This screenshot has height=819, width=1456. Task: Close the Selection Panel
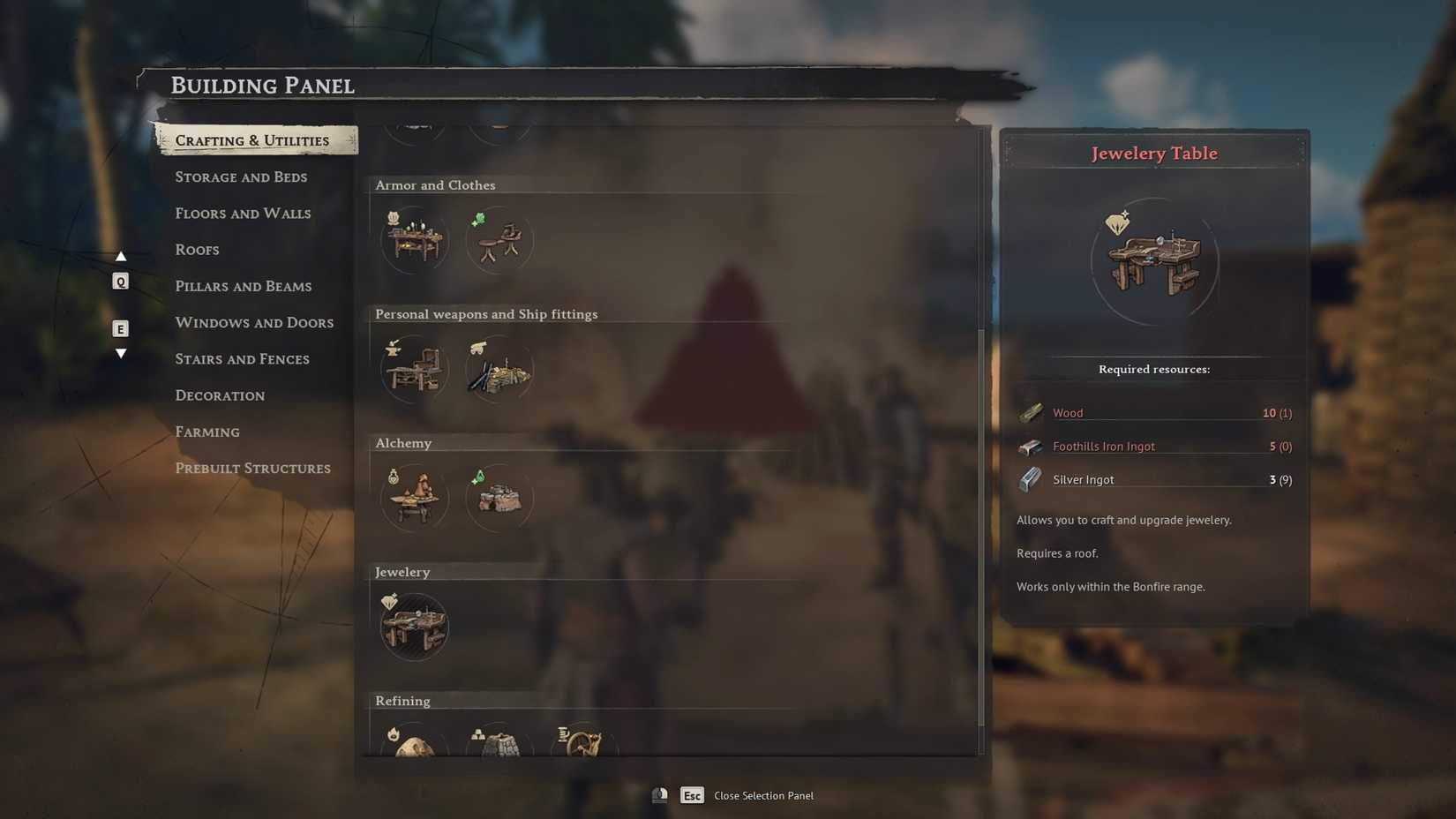pos(692,796)
